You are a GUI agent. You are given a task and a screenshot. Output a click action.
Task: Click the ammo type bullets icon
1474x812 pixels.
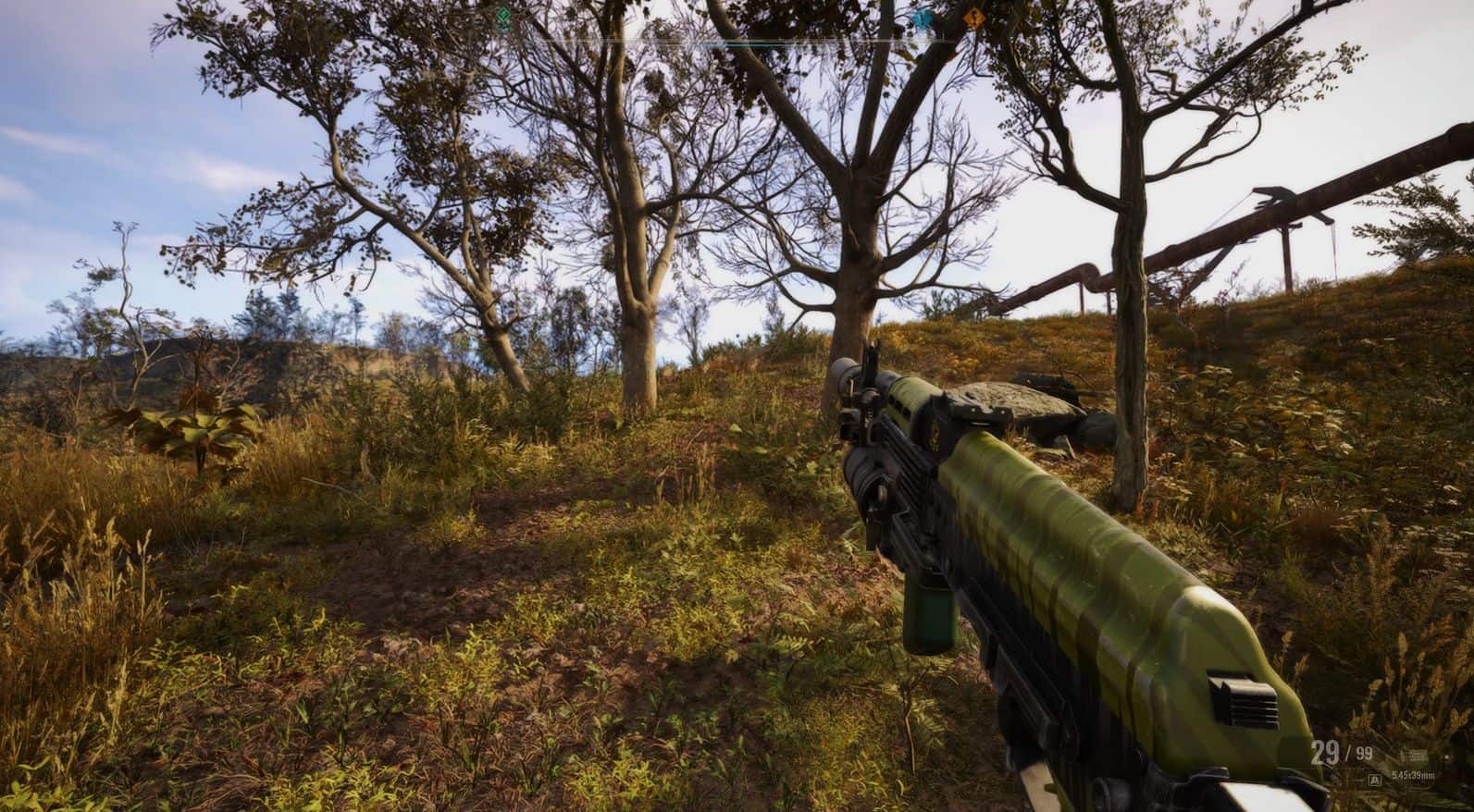(1414, 755)
